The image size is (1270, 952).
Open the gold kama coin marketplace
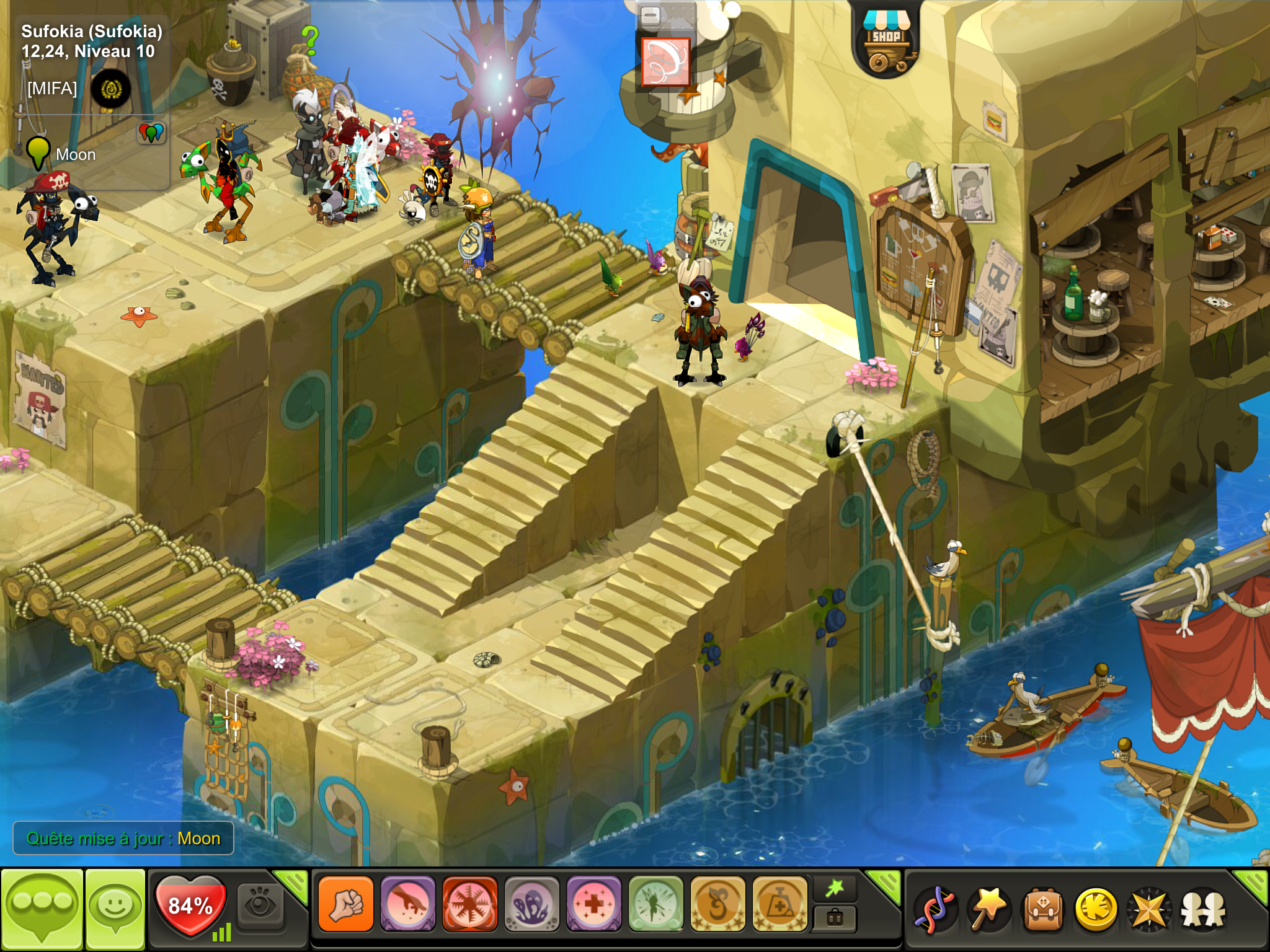tap(1096, 909)
